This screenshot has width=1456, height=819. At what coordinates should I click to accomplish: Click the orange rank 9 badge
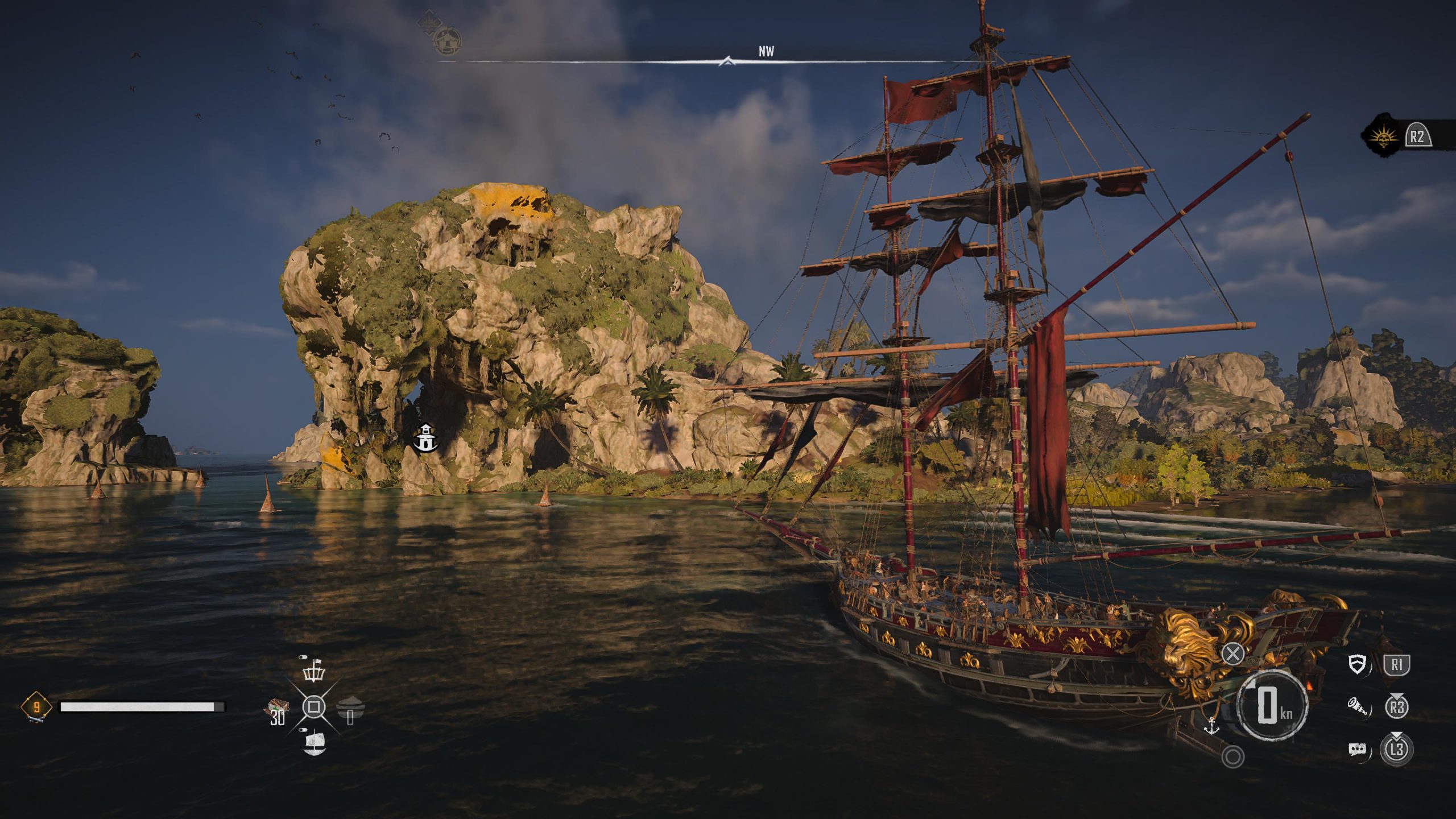(36, 708)
